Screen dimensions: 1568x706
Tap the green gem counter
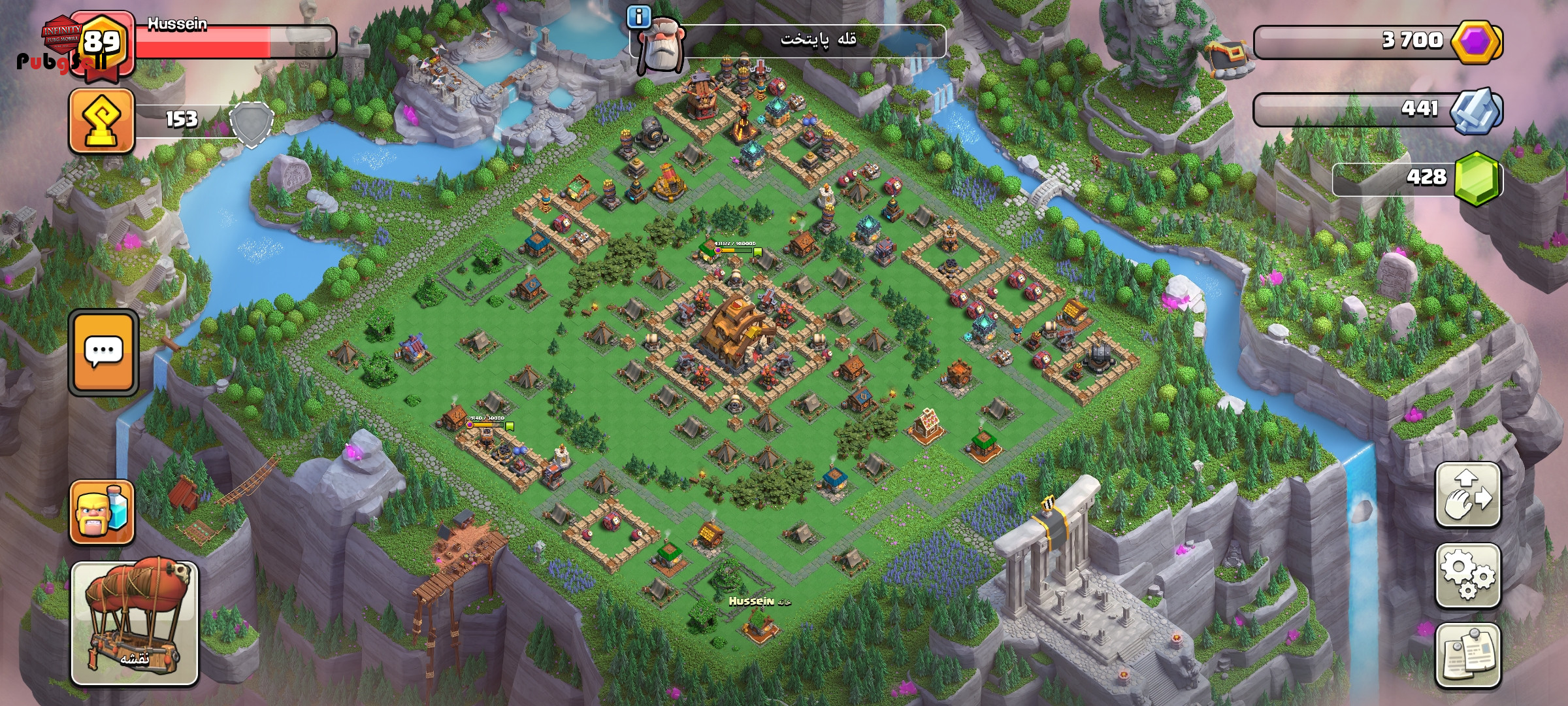1475,178
